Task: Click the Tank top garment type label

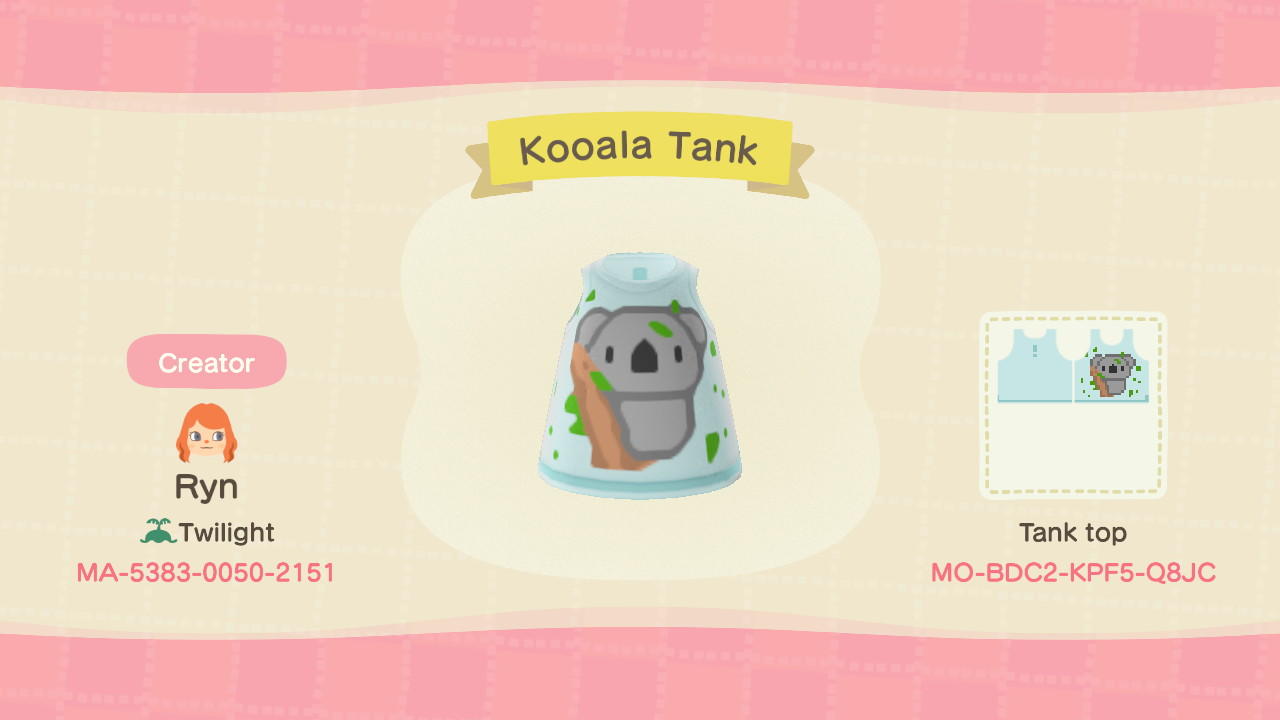Action: pos(1072,533)
